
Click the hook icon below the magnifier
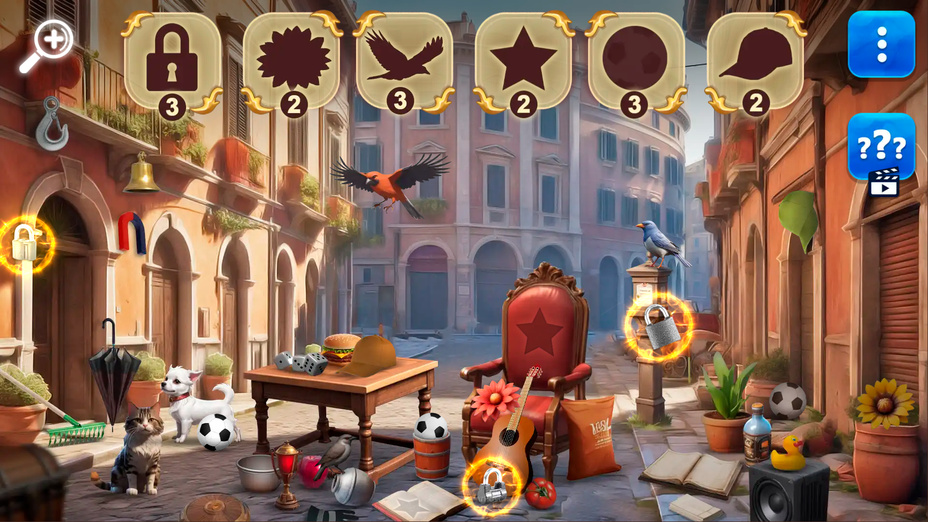[x=51, y=123]
